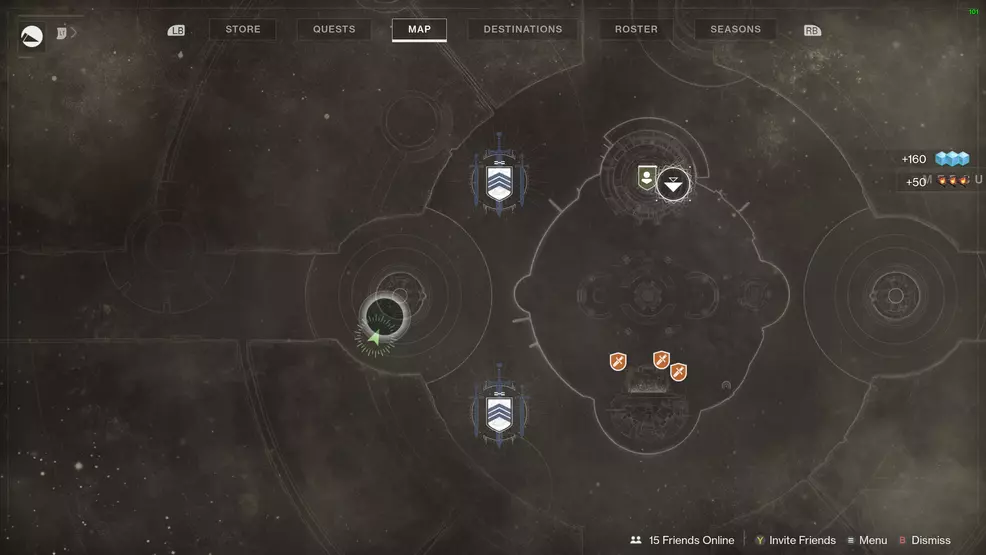This screenshot has width=986, height=555.
Task: Click the green vendor marker on the map
Action: [x=647, y=178]
